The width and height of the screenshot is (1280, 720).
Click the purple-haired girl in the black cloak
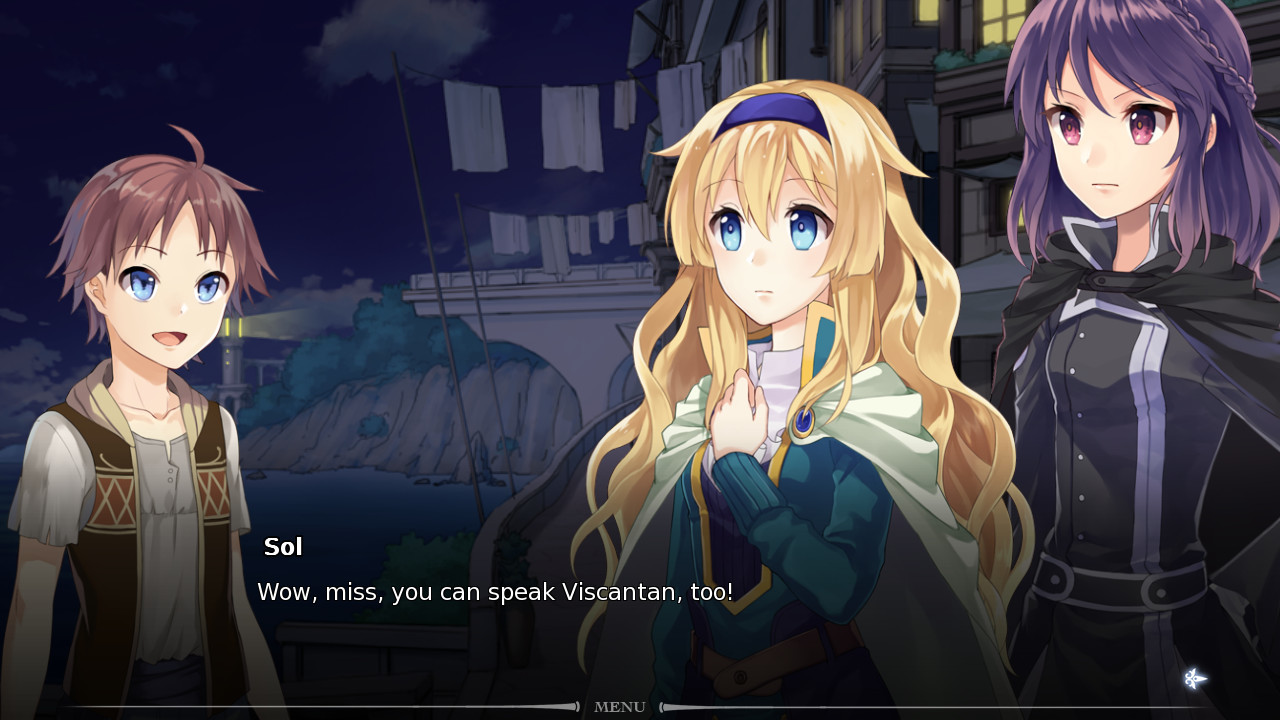[1110, 300]
